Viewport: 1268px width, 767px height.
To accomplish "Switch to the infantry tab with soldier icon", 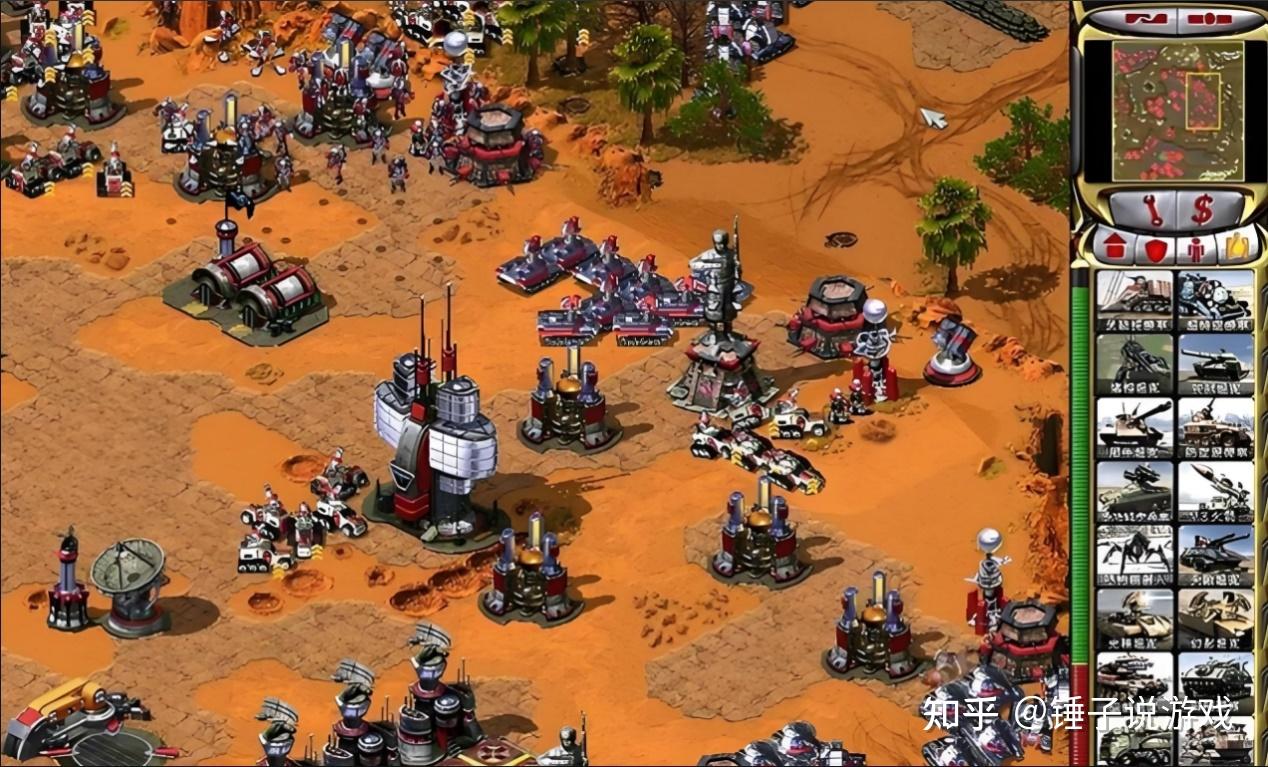I will pyautogui.click(x=1195, y=248).
